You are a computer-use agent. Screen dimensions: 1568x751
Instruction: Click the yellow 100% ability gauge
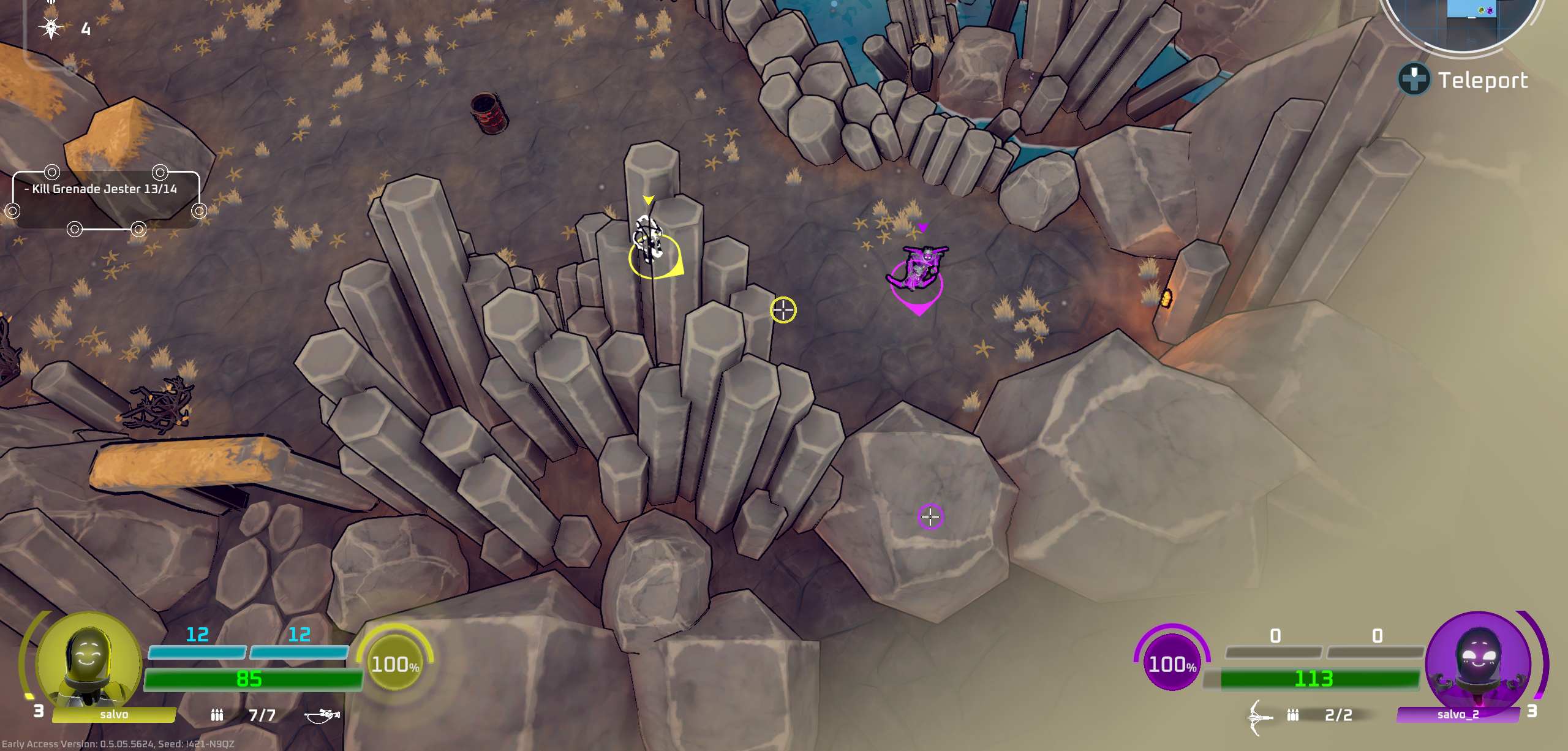pos(395,664)
